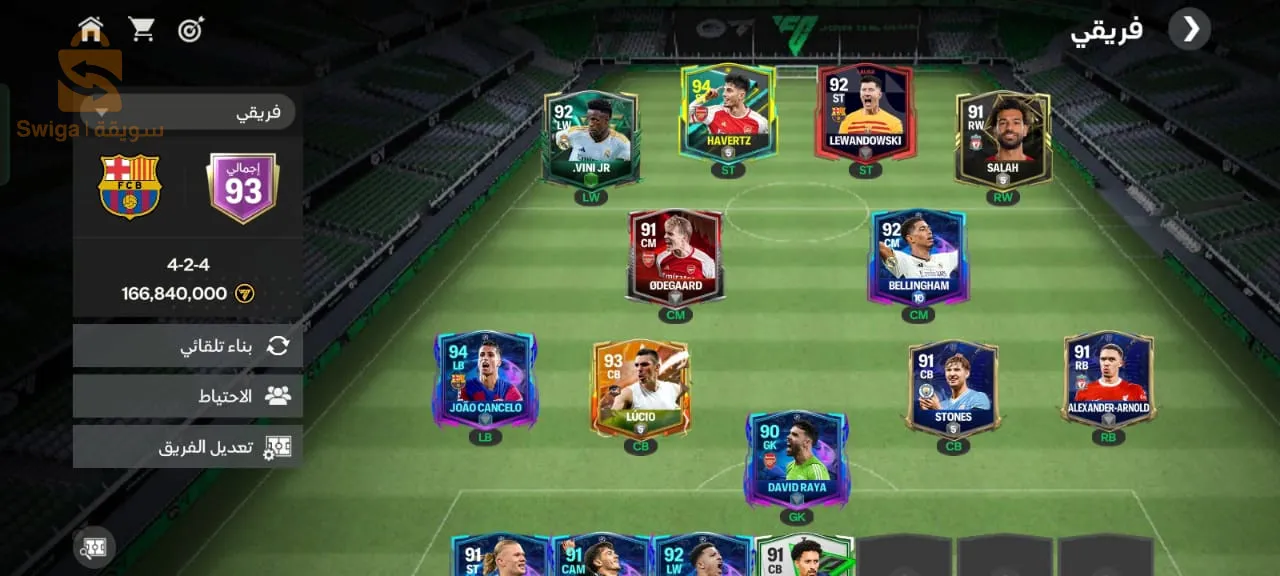Select the Havertz striker card
1280x576 pixels.
tap(728, 112)
